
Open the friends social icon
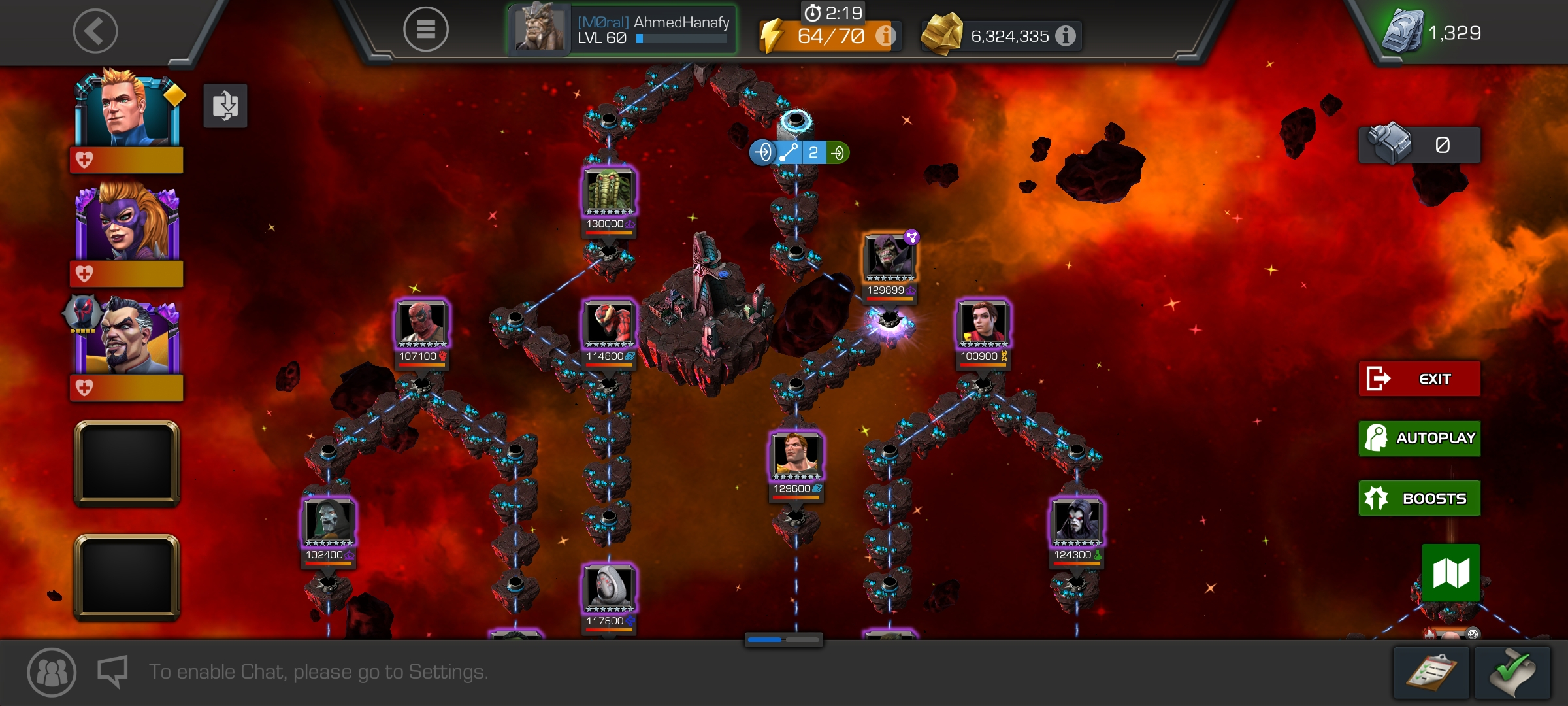(52, 672)
